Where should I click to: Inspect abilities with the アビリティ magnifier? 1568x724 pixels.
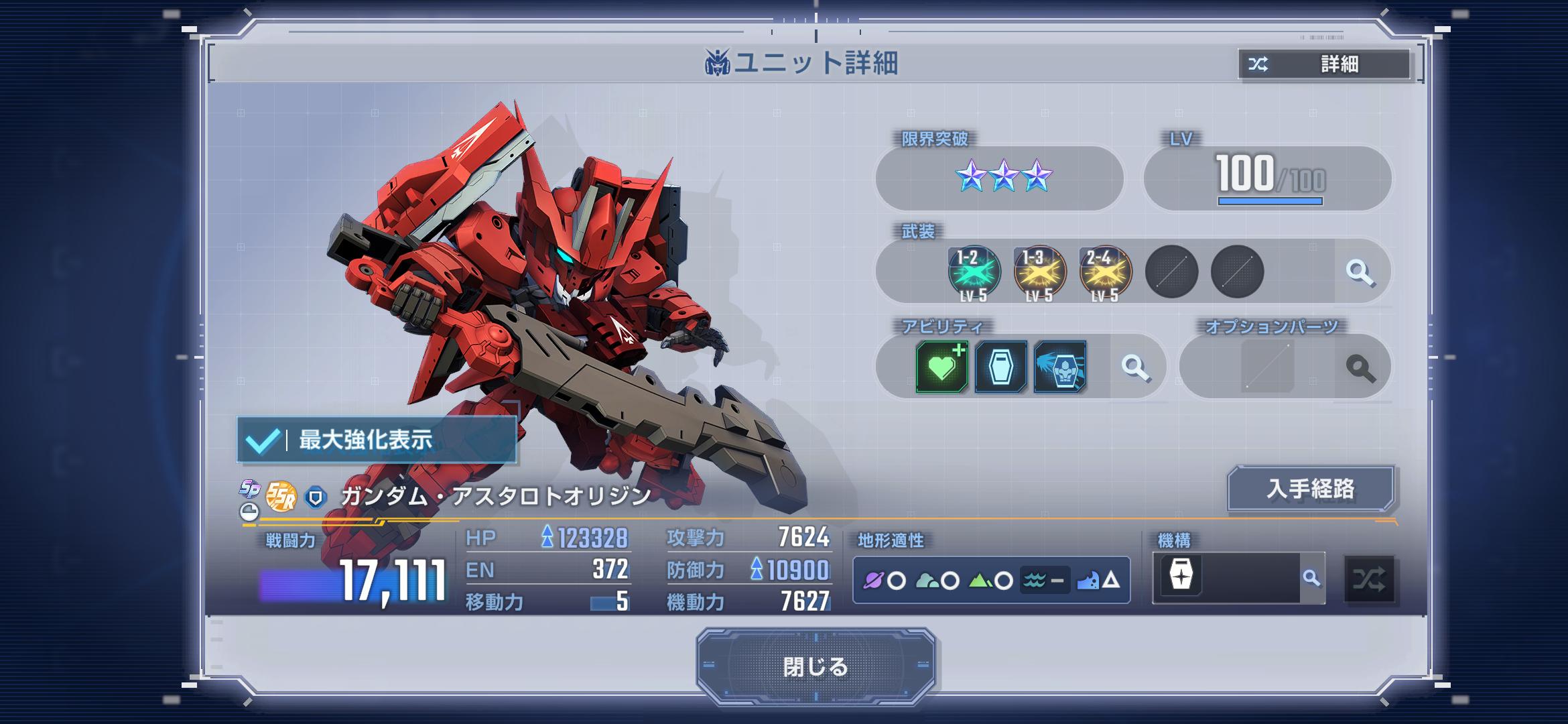[x=1135, y=367]
